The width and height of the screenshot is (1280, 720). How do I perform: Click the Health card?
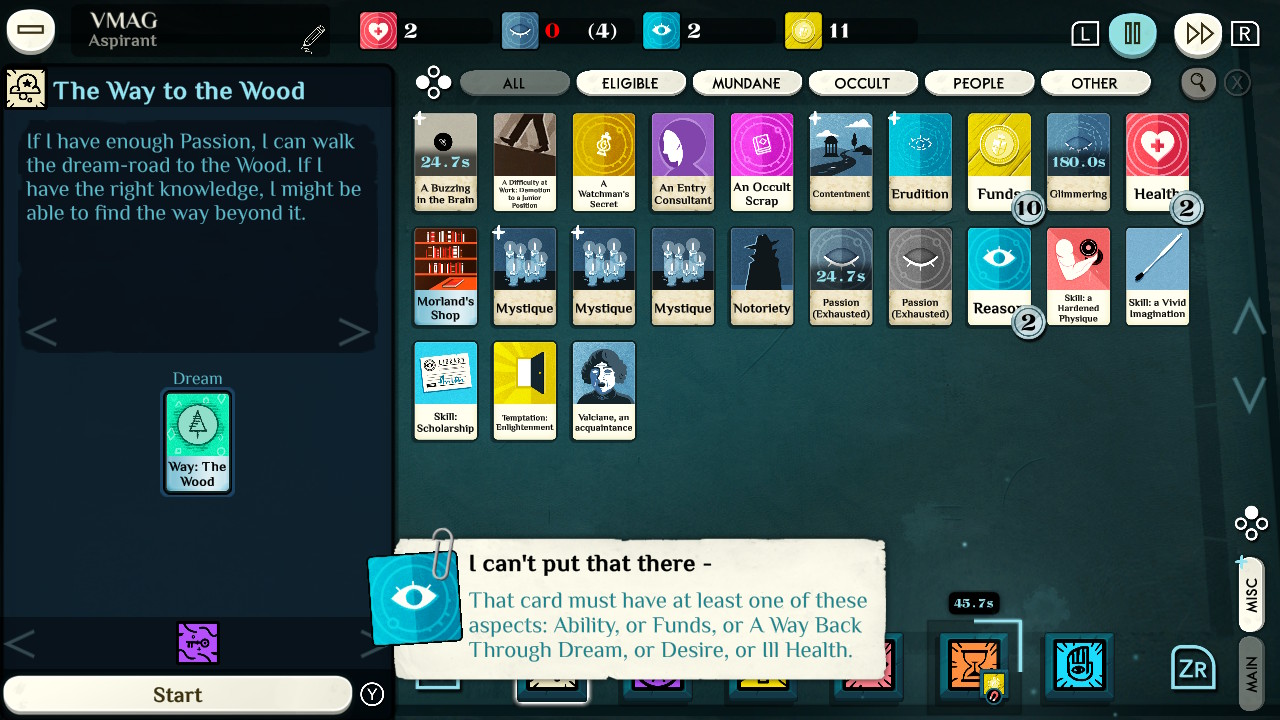(x=1157, y=162)
